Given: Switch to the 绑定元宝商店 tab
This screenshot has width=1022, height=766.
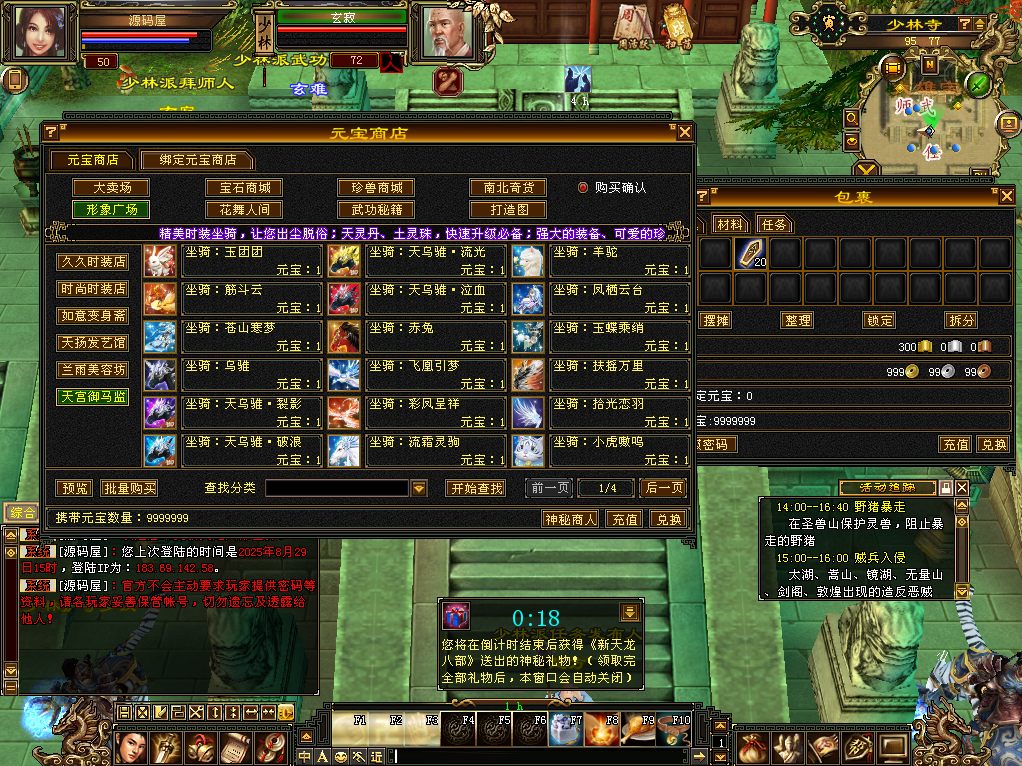Looking at the screenshot, I should click(x=196, y=160).
